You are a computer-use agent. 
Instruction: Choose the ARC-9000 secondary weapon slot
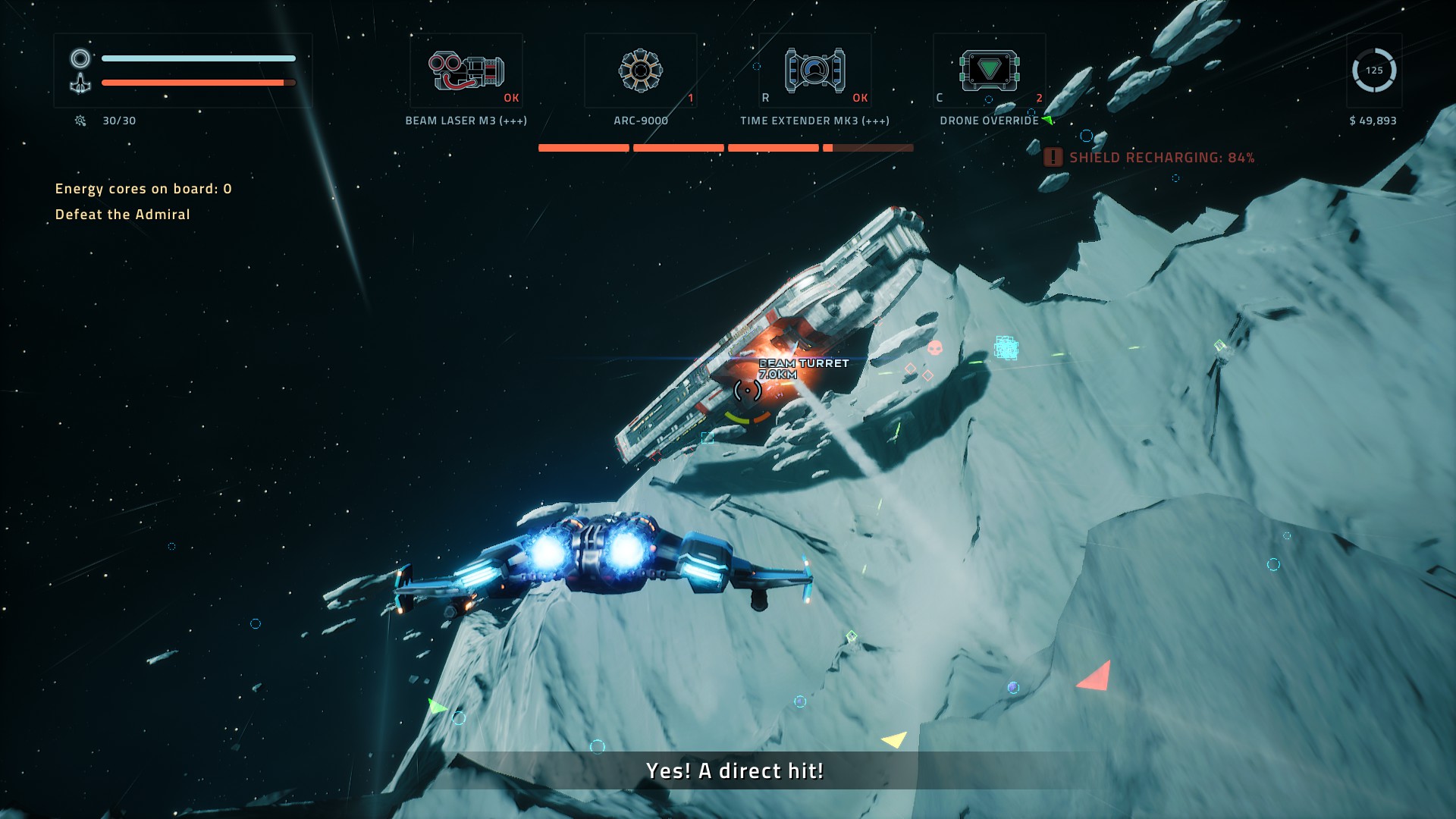pyautogui.click(x=641, y=71)
